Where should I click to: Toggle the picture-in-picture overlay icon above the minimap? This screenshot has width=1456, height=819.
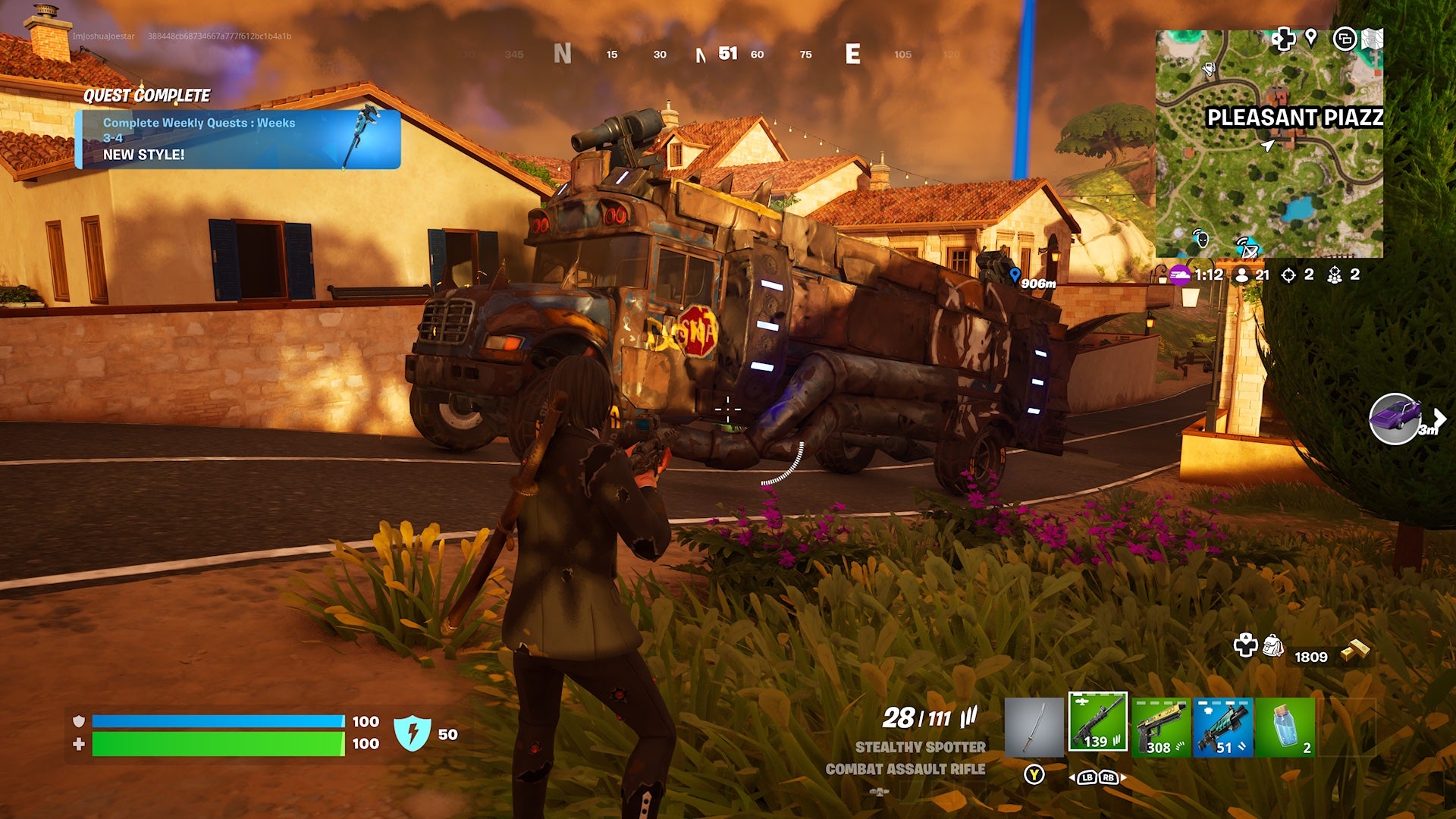coord(1345,39)
